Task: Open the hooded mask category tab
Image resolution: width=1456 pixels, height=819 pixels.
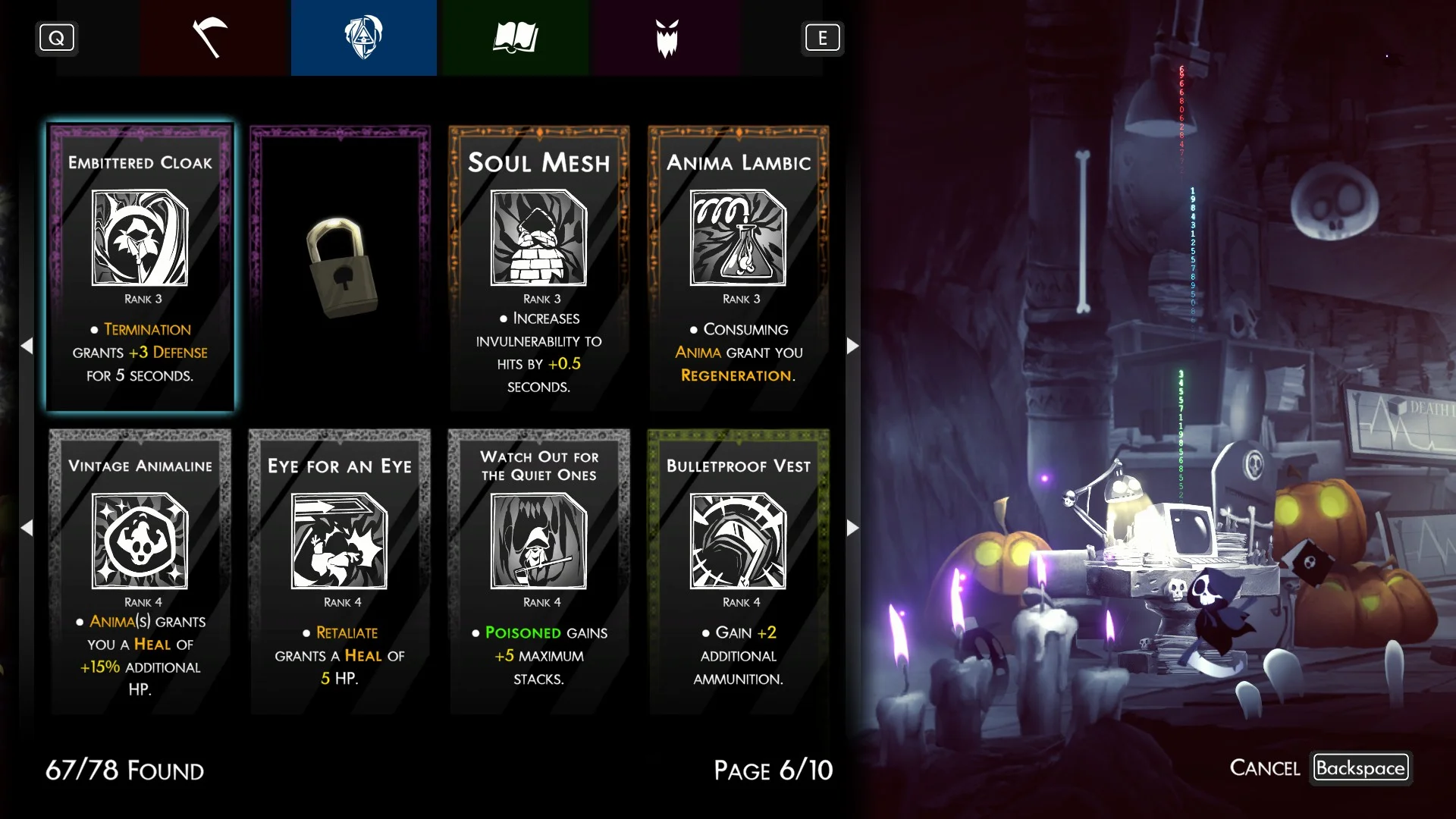Action: [363, 38]
